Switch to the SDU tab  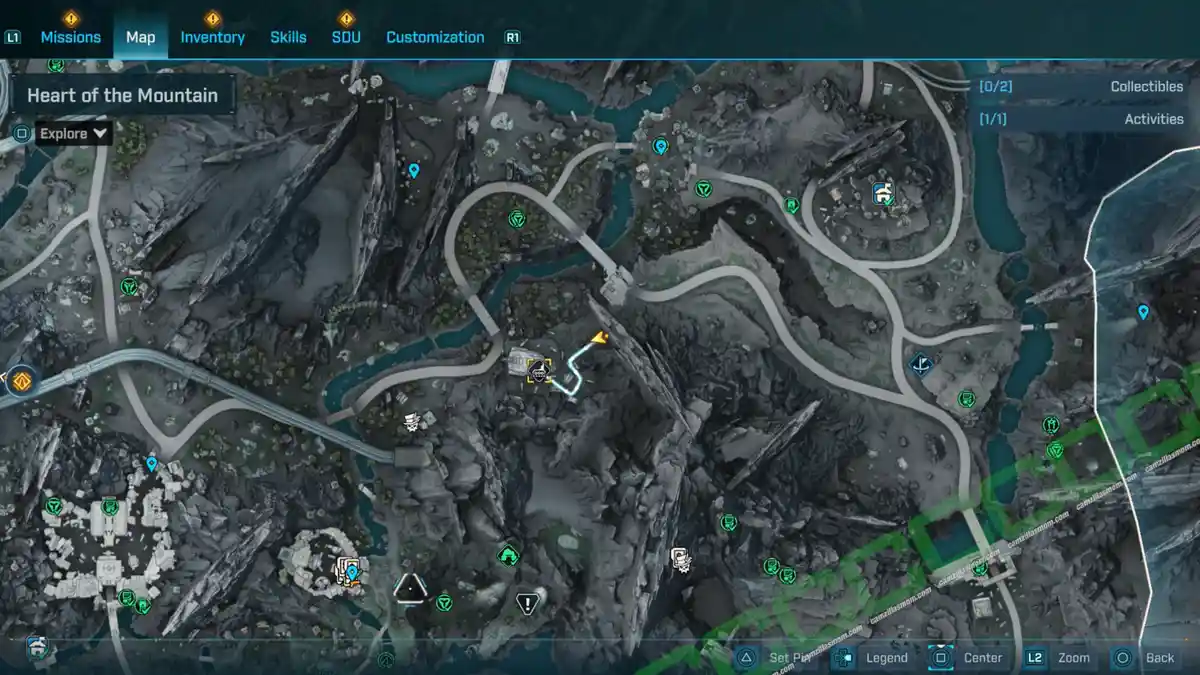coord(346,37)
